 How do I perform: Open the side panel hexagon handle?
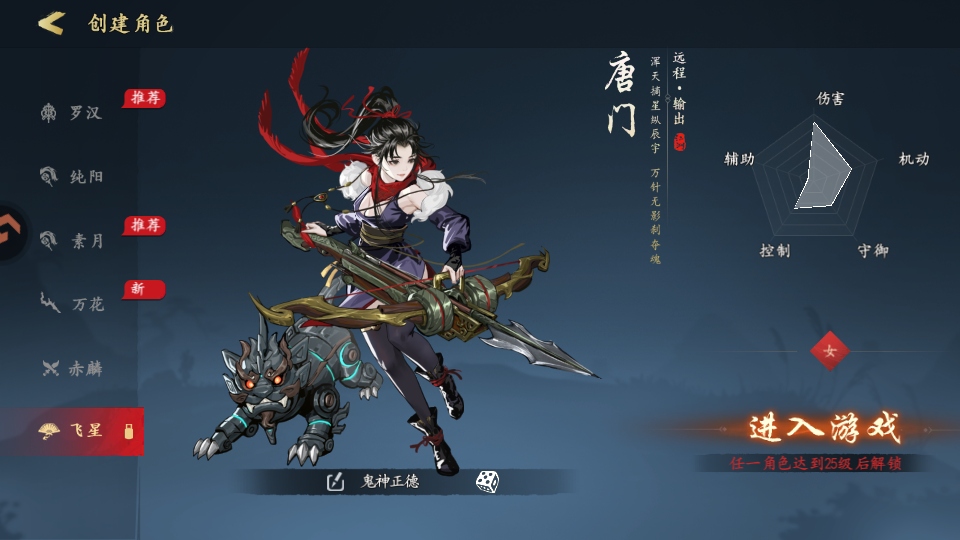point(12,232)
